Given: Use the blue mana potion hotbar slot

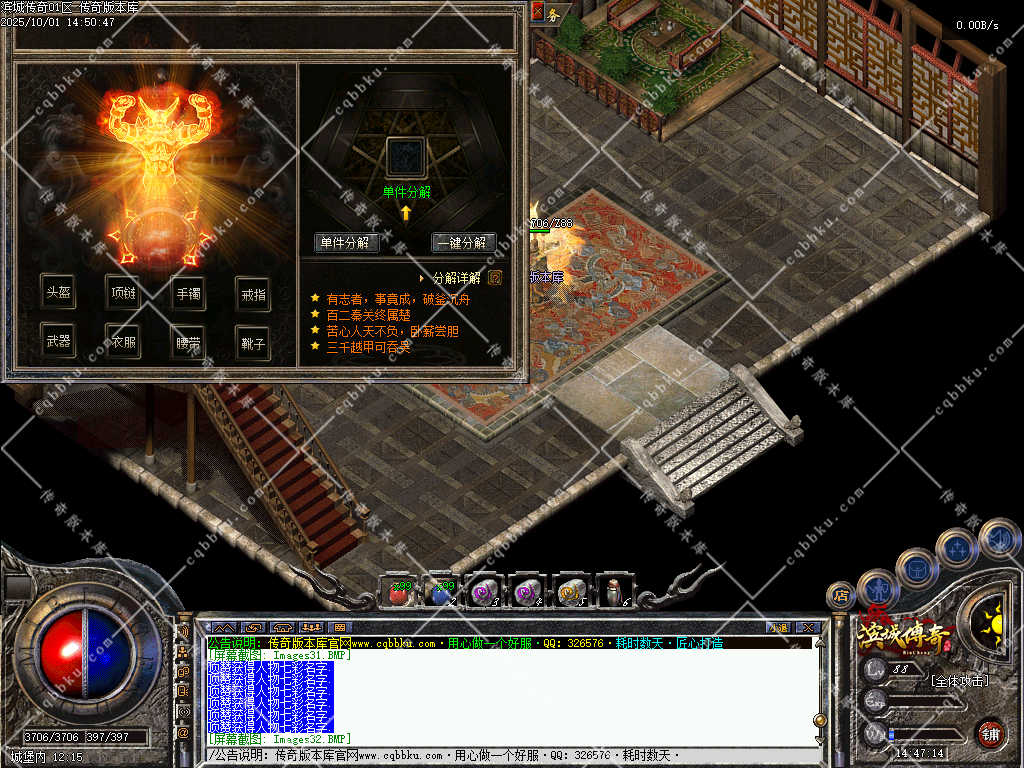Looking at the screenshot, I should (x=441, y=592).
